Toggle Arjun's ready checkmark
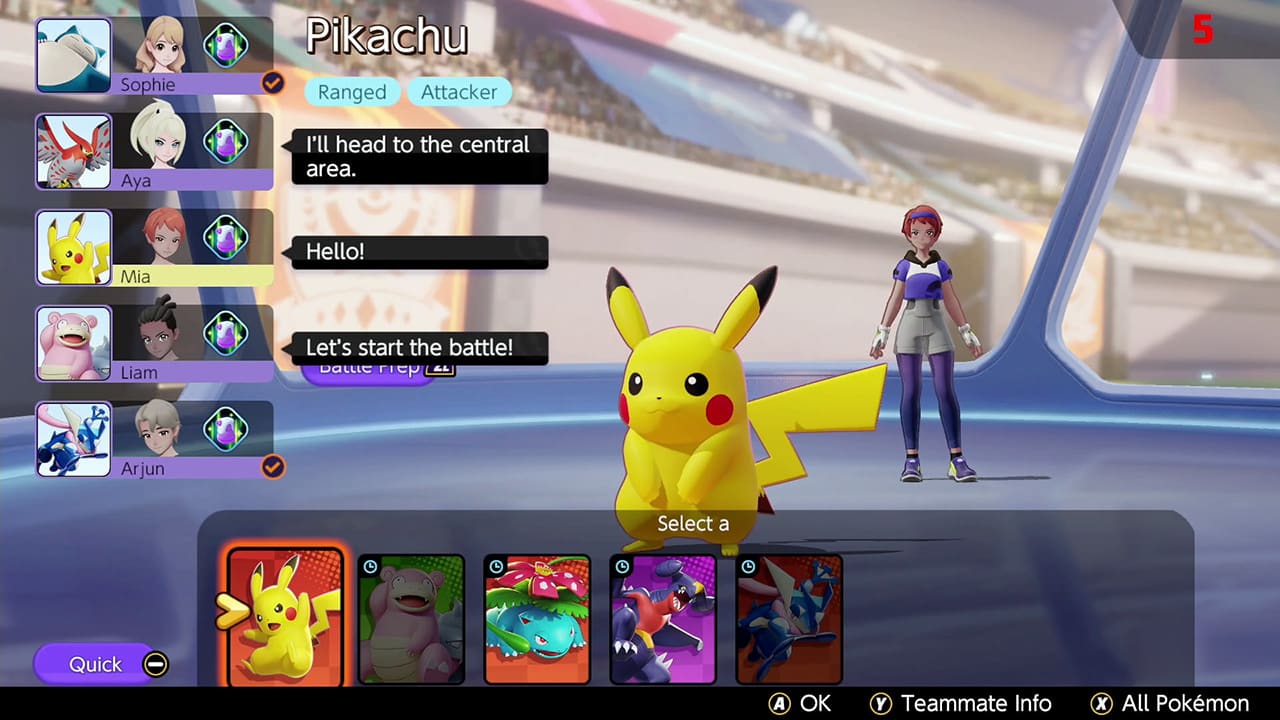 (272, 467)
